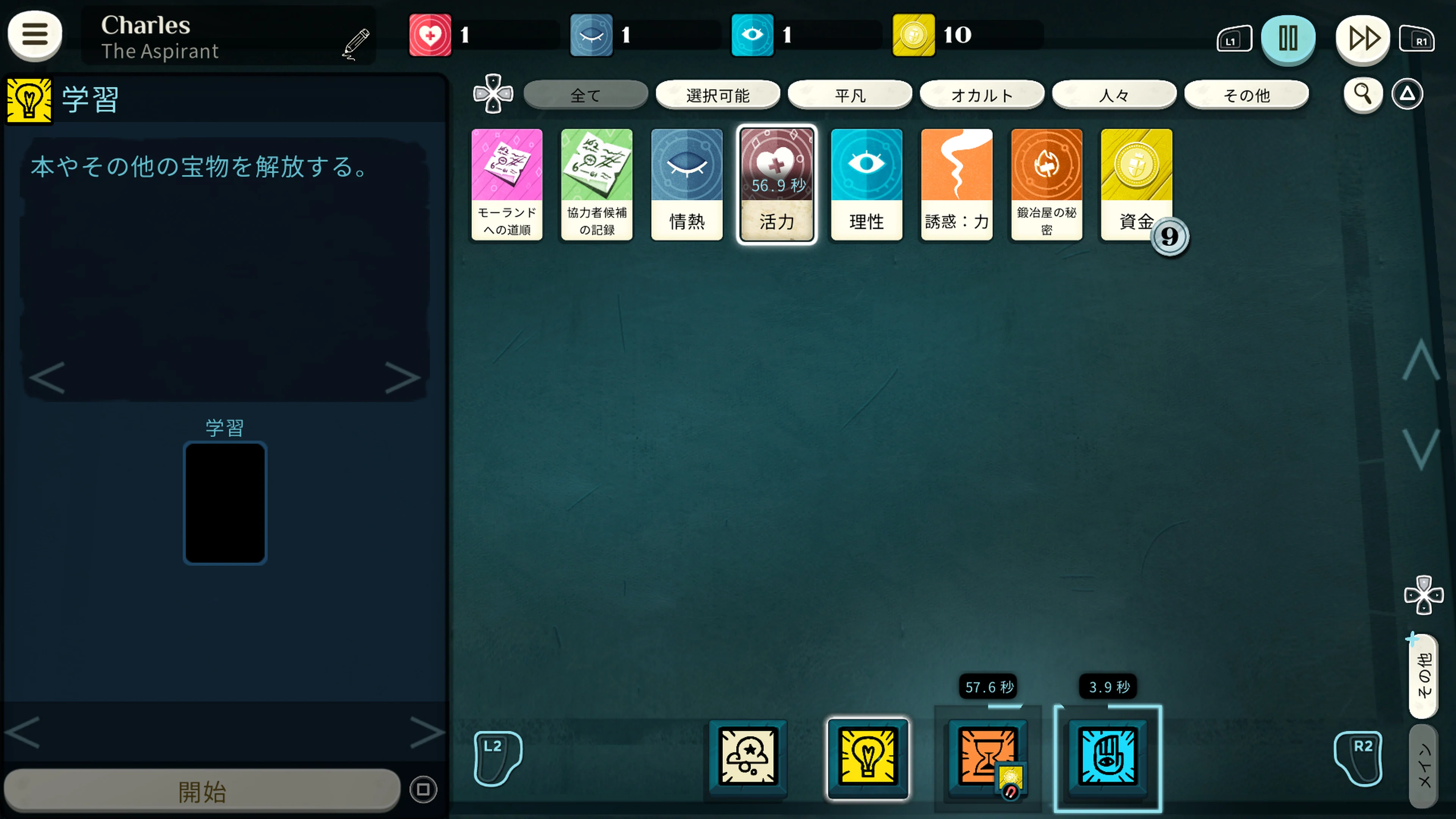Select the 理性 card
The height and width of the screenshot is (819, 1456).
[x=866, y=184]
